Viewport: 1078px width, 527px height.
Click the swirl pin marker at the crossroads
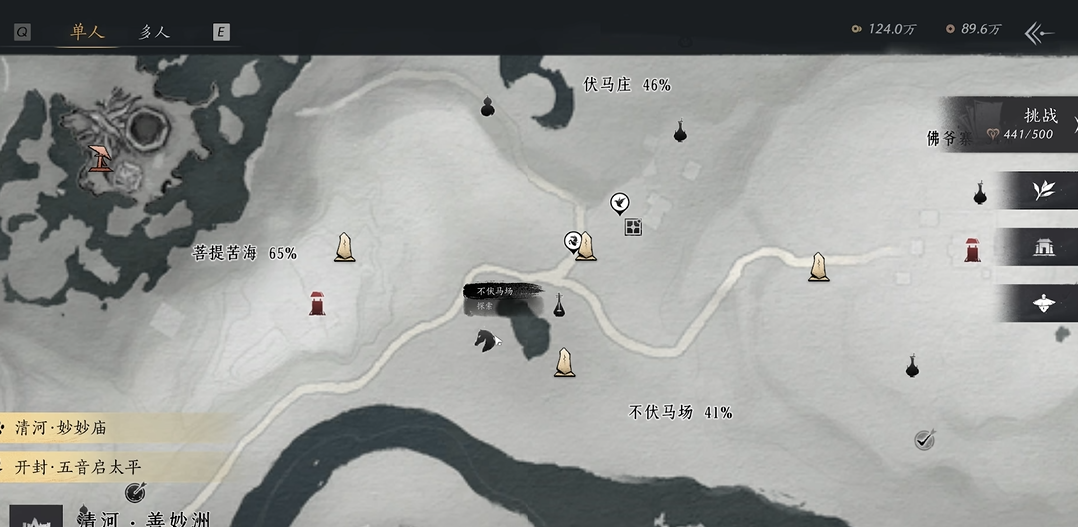pyautogui.click(x=572, y=241)
